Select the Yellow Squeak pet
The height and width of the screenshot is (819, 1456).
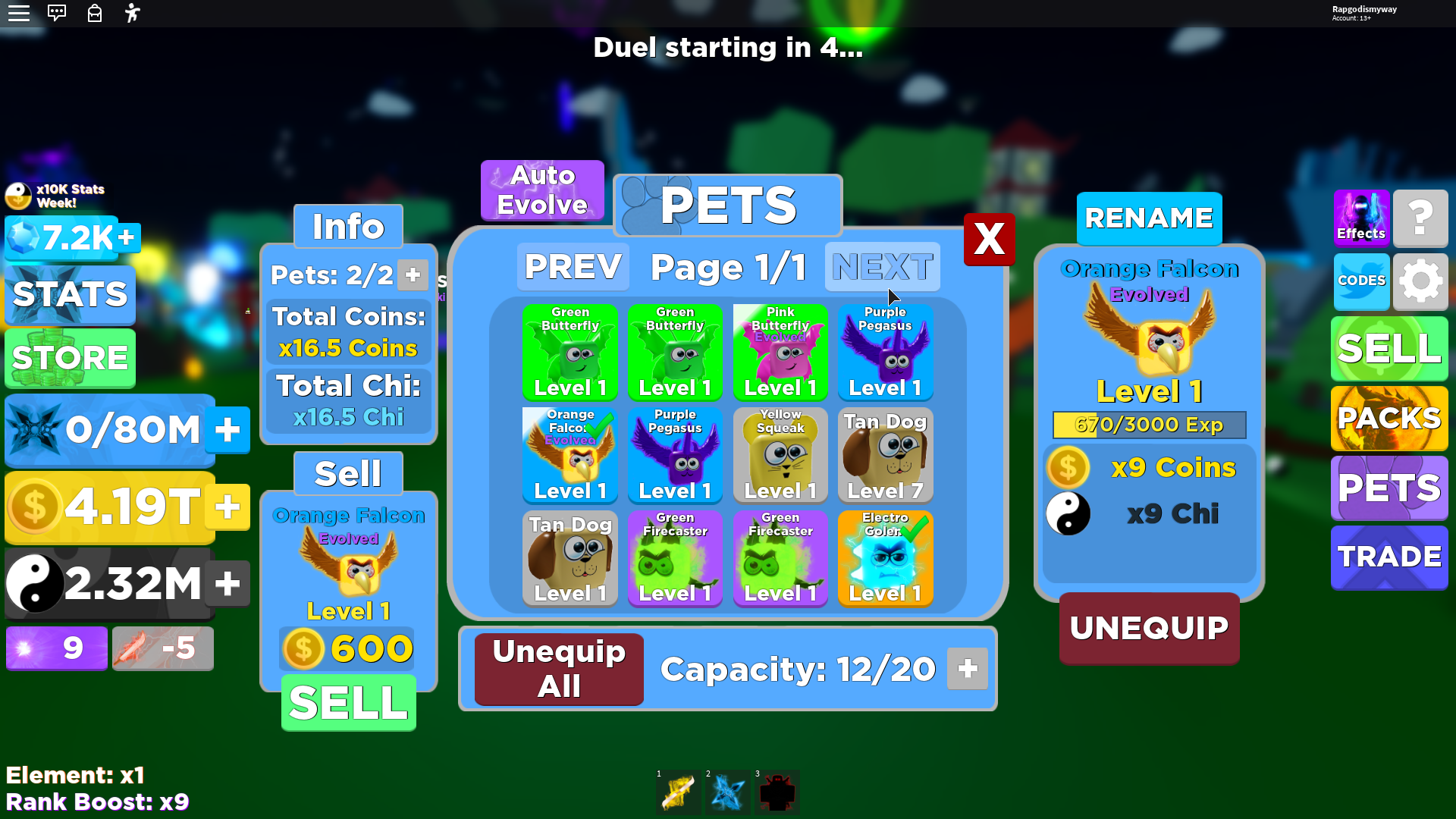pos(780,455)
